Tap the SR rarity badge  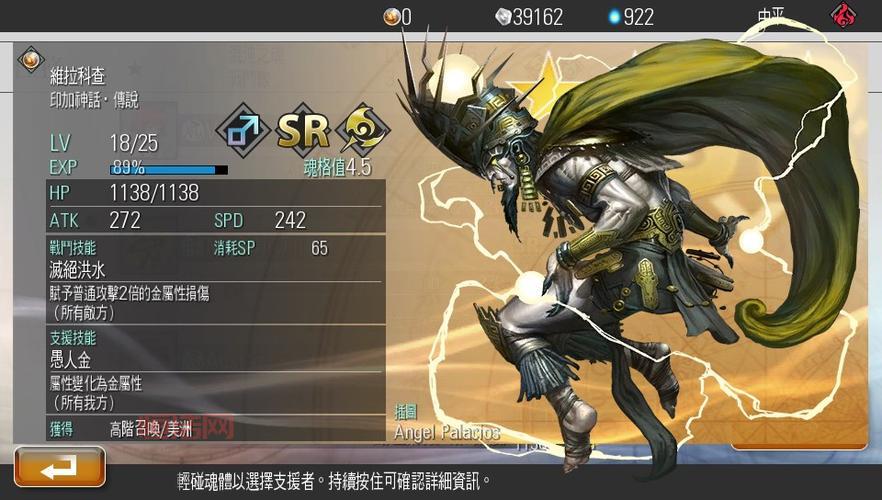click(303, 130)
